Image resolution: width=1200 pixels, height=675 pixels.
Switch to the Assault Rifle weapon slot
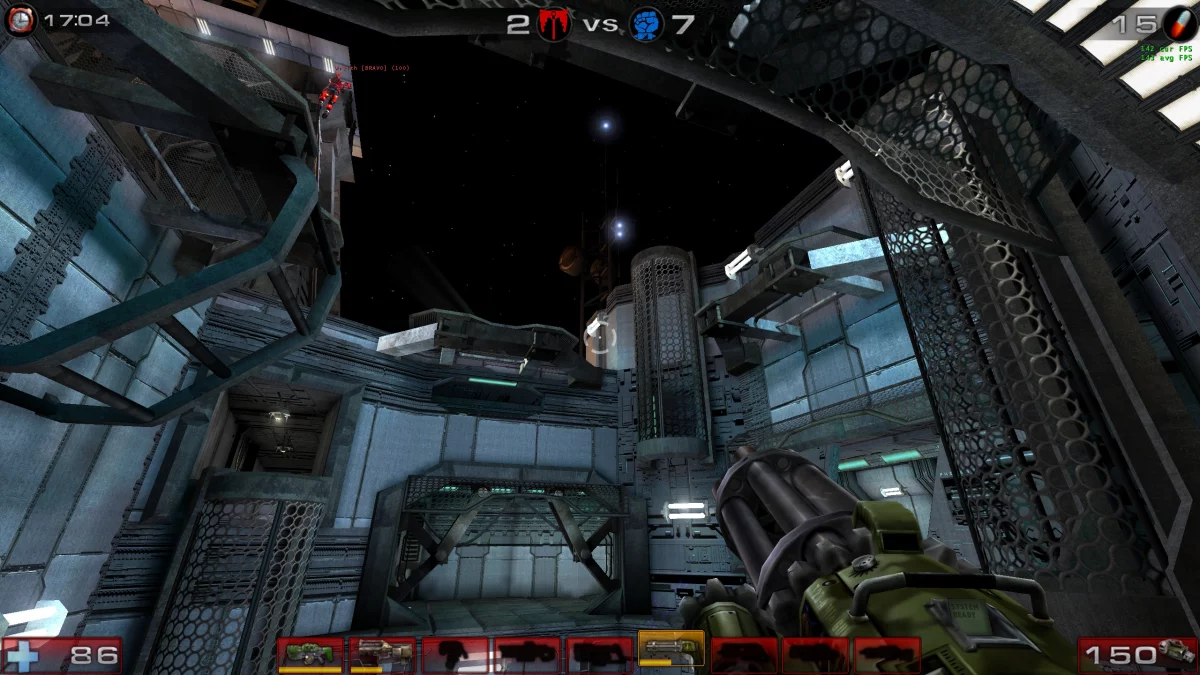click(x=382, y=654)
